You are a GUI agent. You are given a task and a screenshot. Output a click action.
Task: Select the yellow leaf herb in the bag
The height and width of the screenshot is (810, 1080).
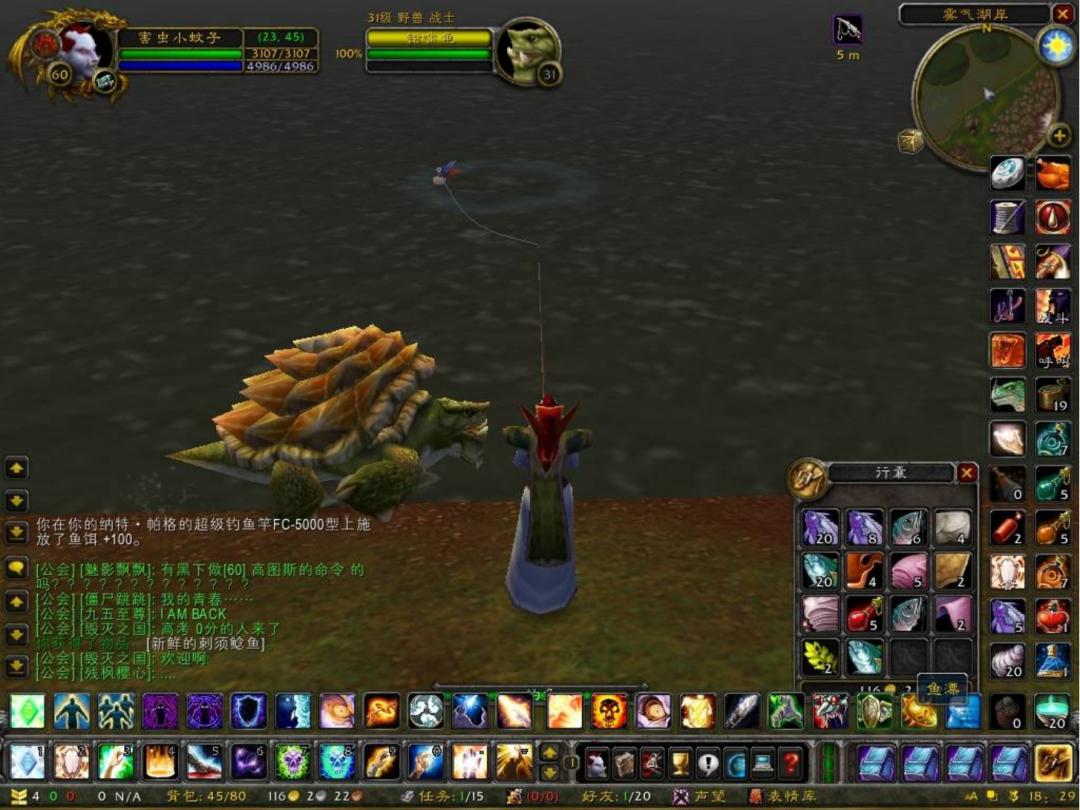[x=820, y=656]
